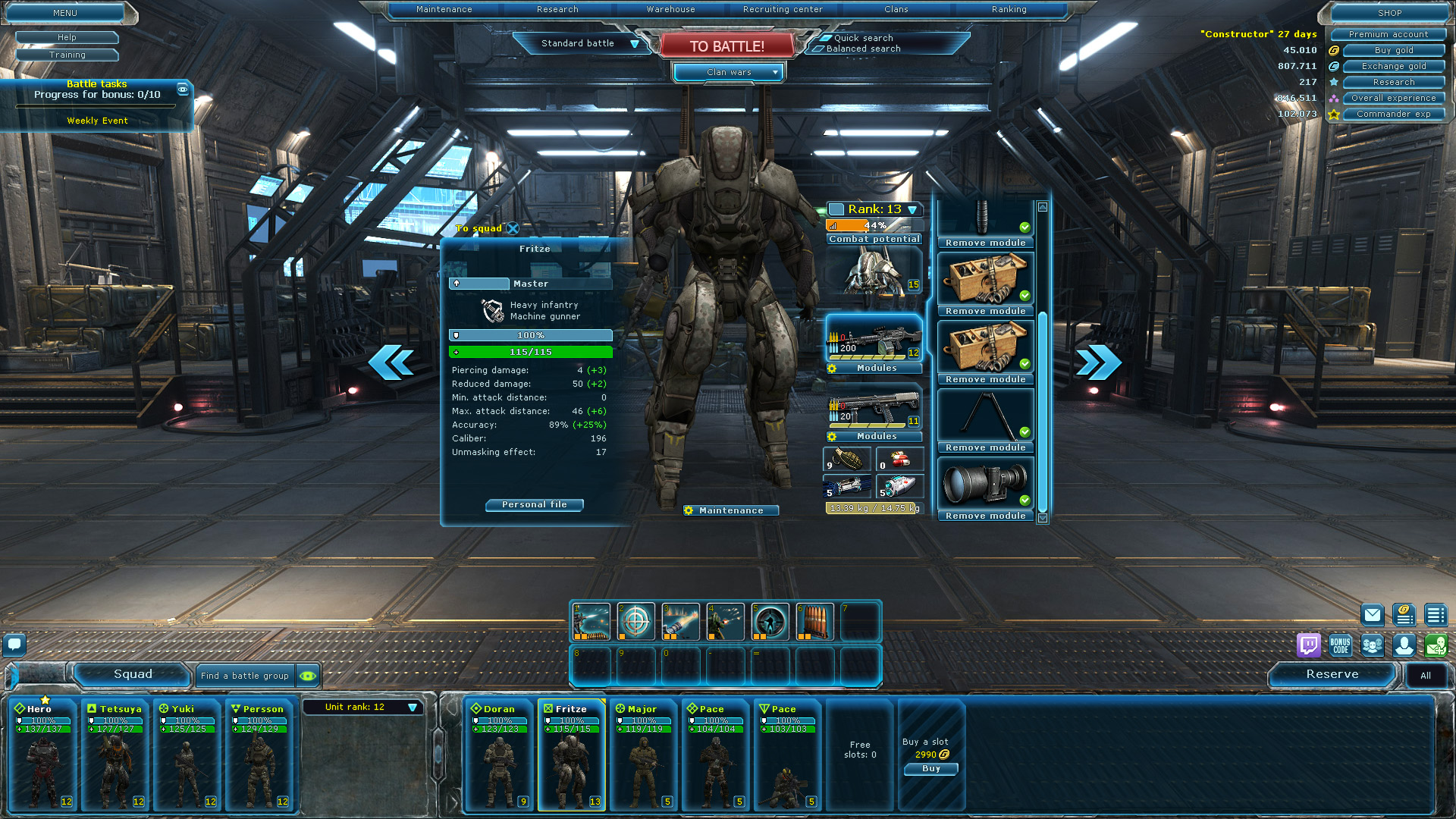Open the Recruiting center menu
Image resolution: width=1456 pixels, height=819 pixels.
(782, 9)
